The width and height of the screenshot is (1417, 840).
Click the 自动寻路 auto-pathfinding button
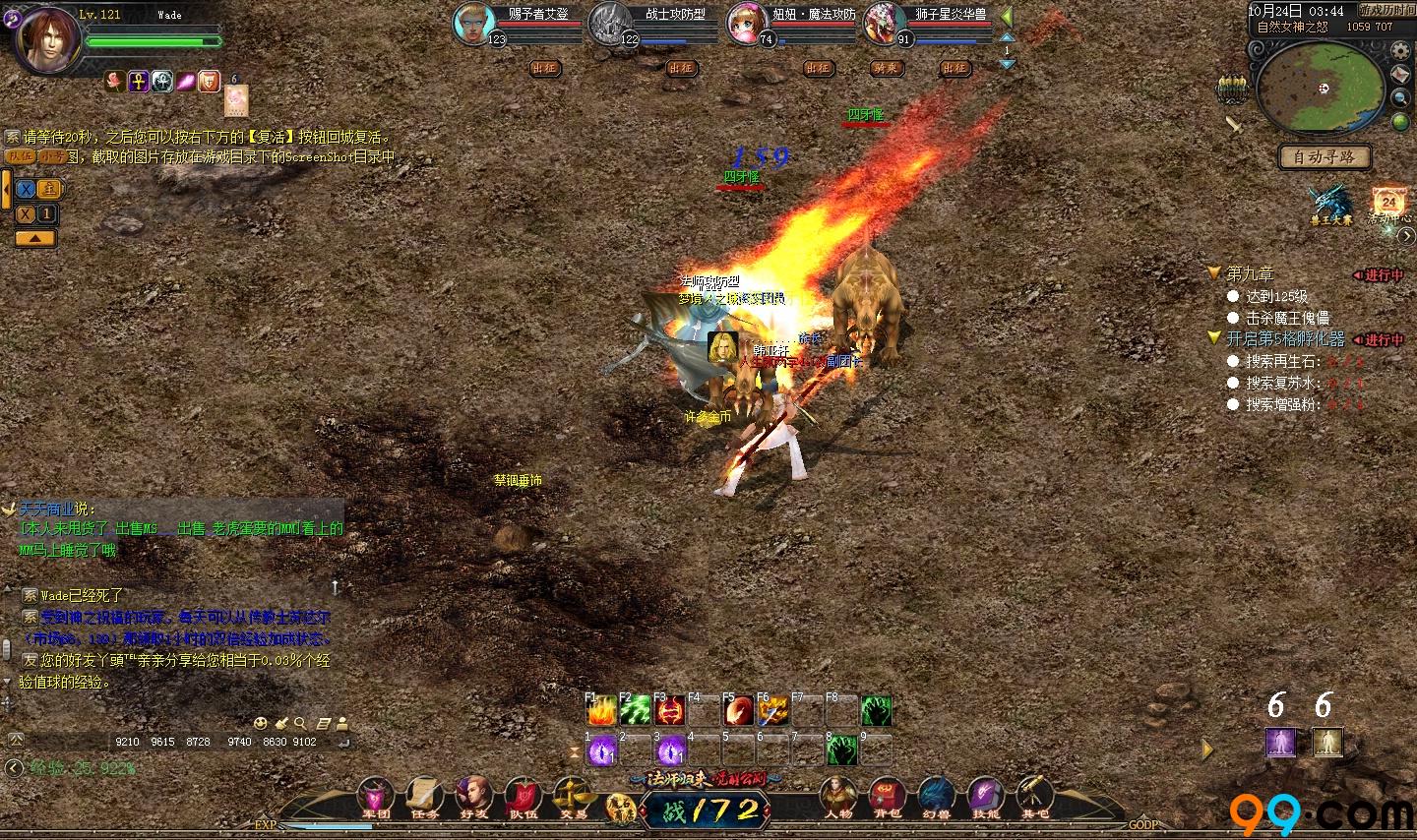[x=1325, y=156]
